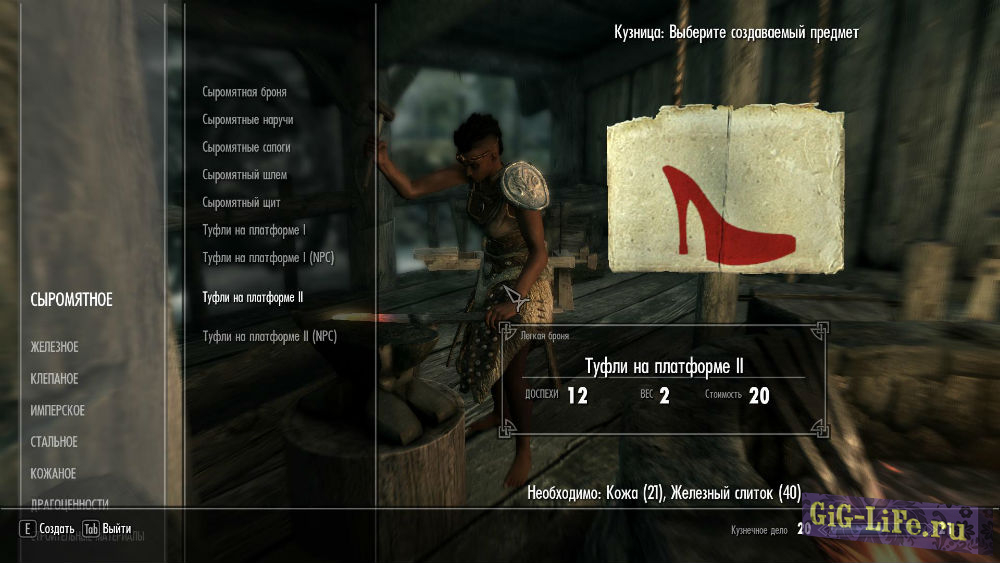Pick Сыромятный шлем in crafting list
Image resolution: width=1000 pixels, height=563 pixels.
coord(244,175)
